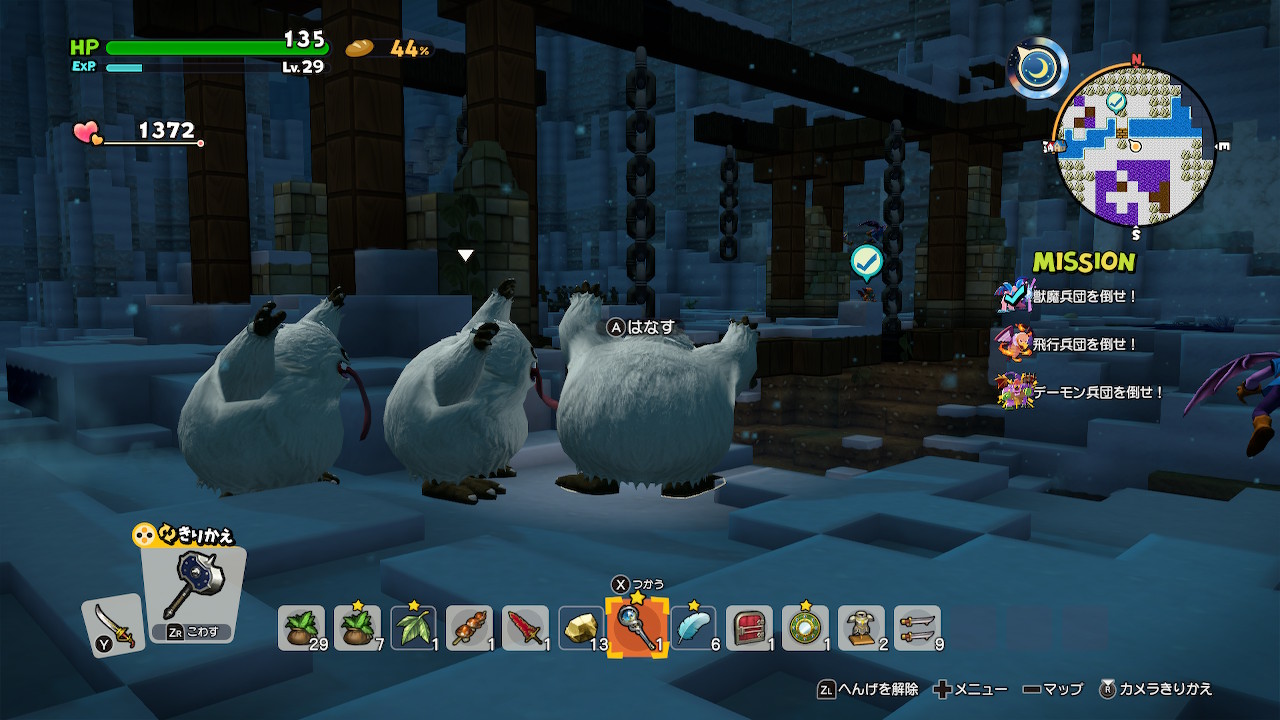Pick the meat skewer hotbar slot
Screen dimensions: 1280x720
click(x=470, y=629)
